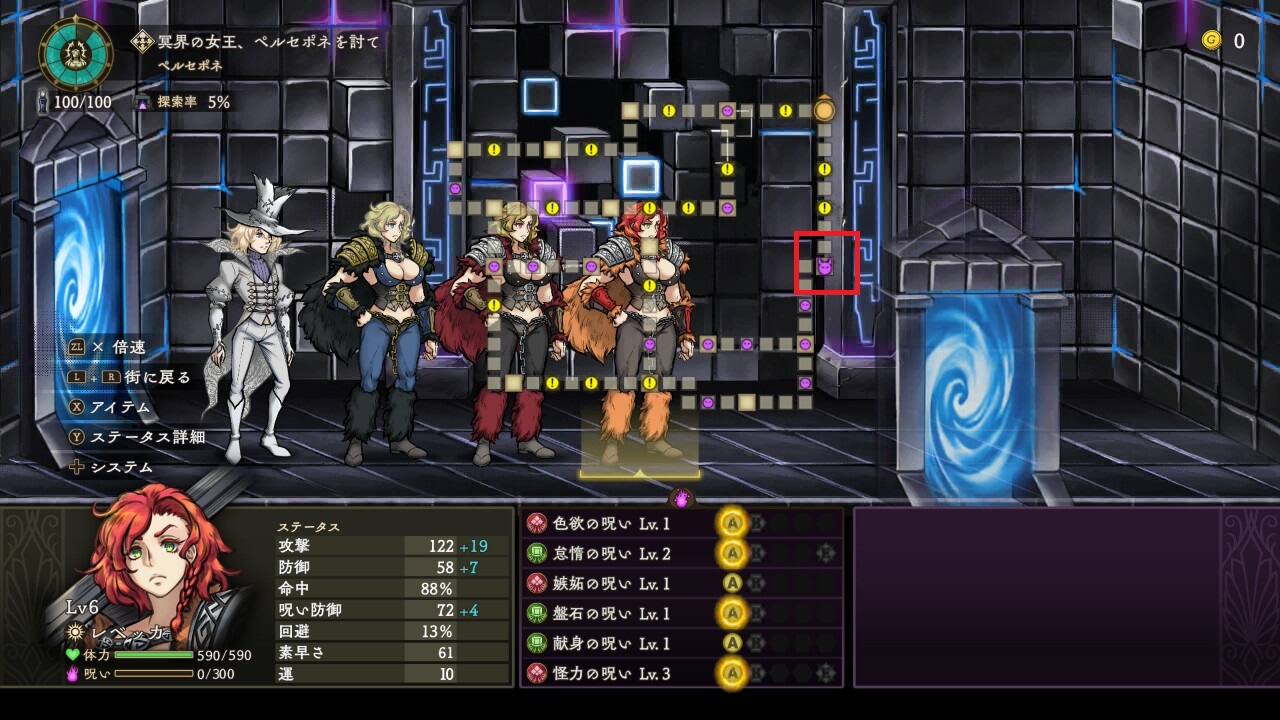Open the アイテム item menu

point(110,407)
